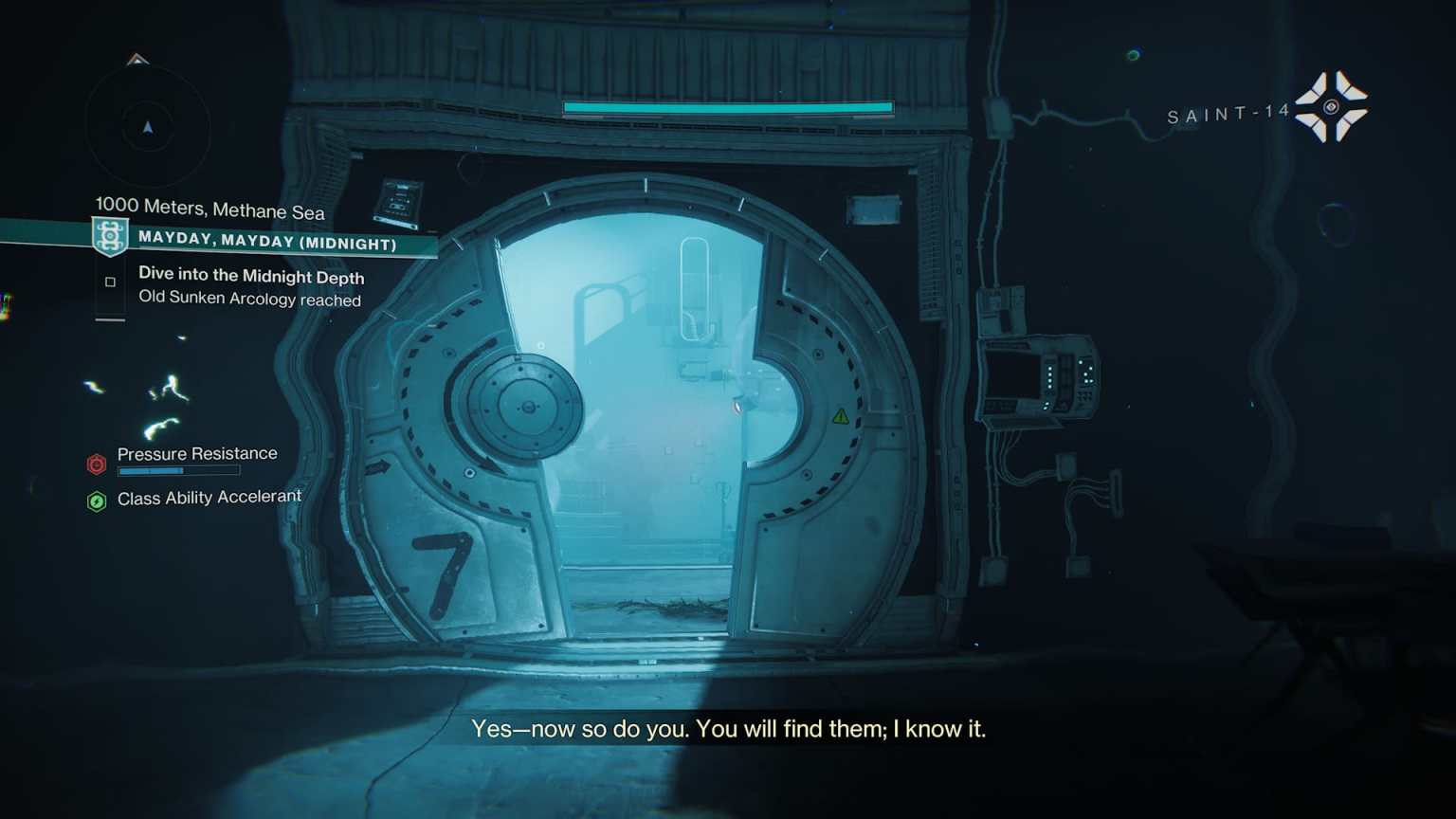
Task: Click the Pressure Resistance hexagonal buff icon
Action: click(x=96, y=464)
